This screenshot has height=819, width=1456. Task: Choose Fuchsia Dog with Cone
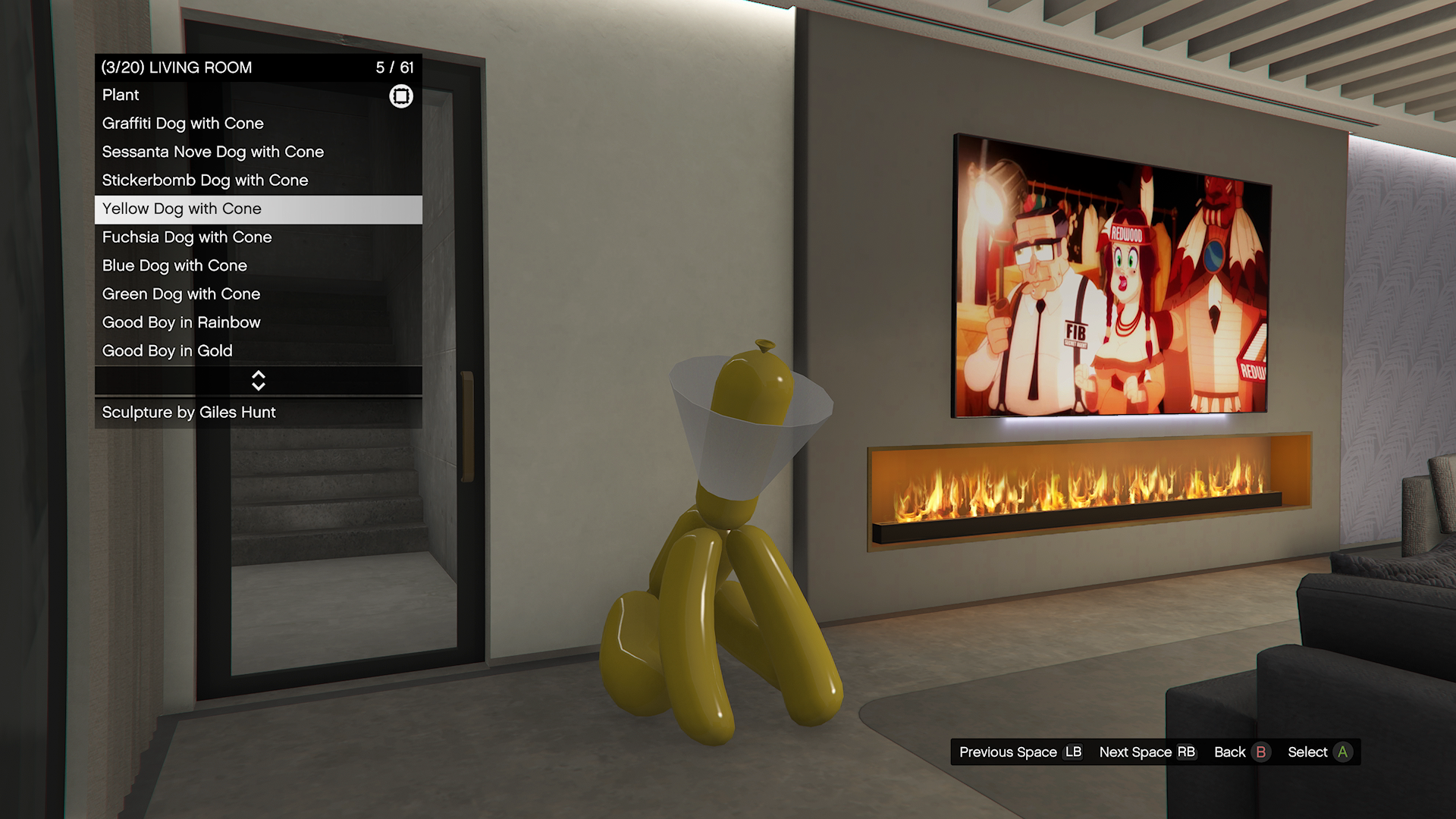(258, 237)
